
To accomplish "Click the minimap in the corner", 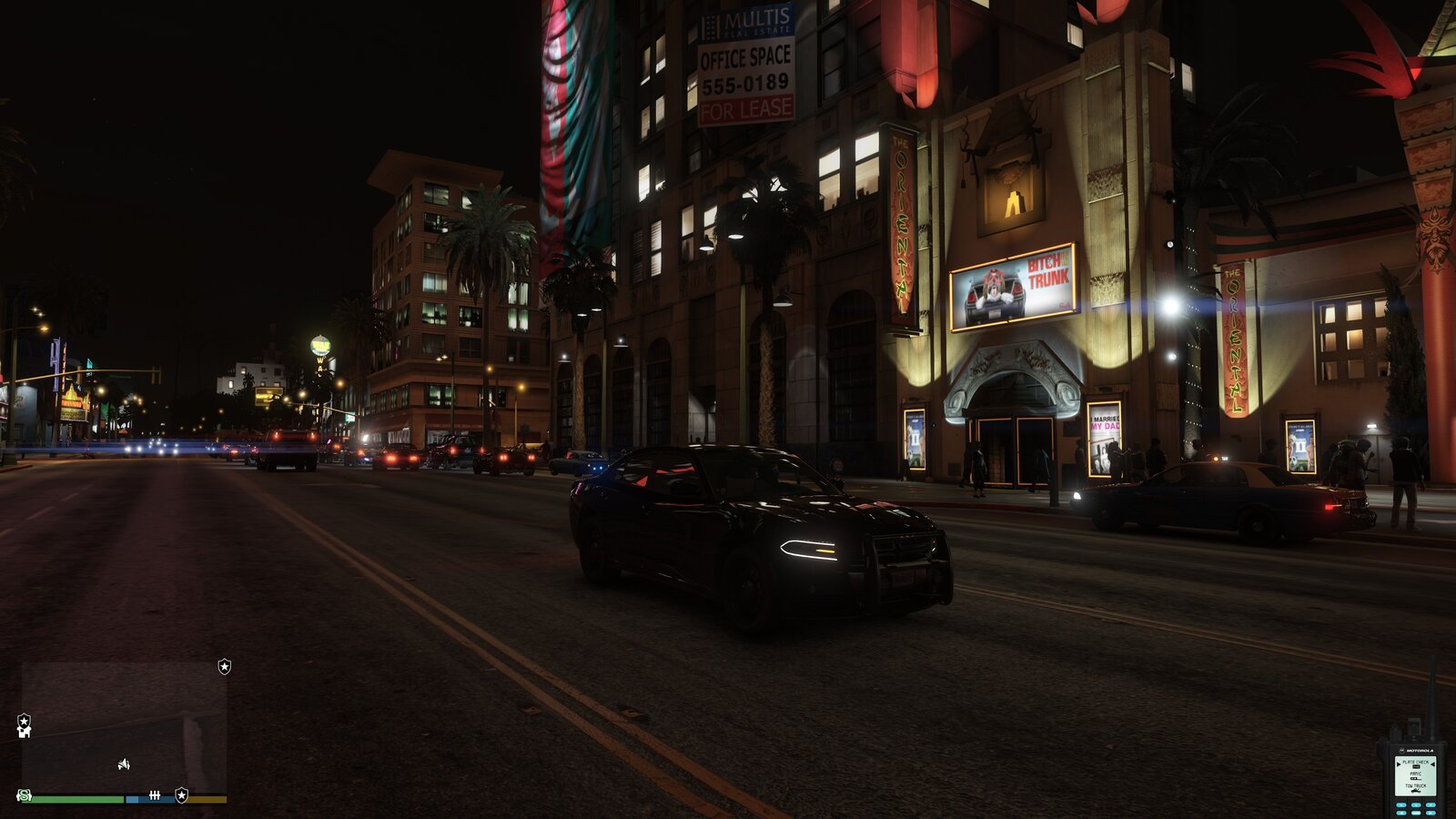I will [x=124, y=726].
